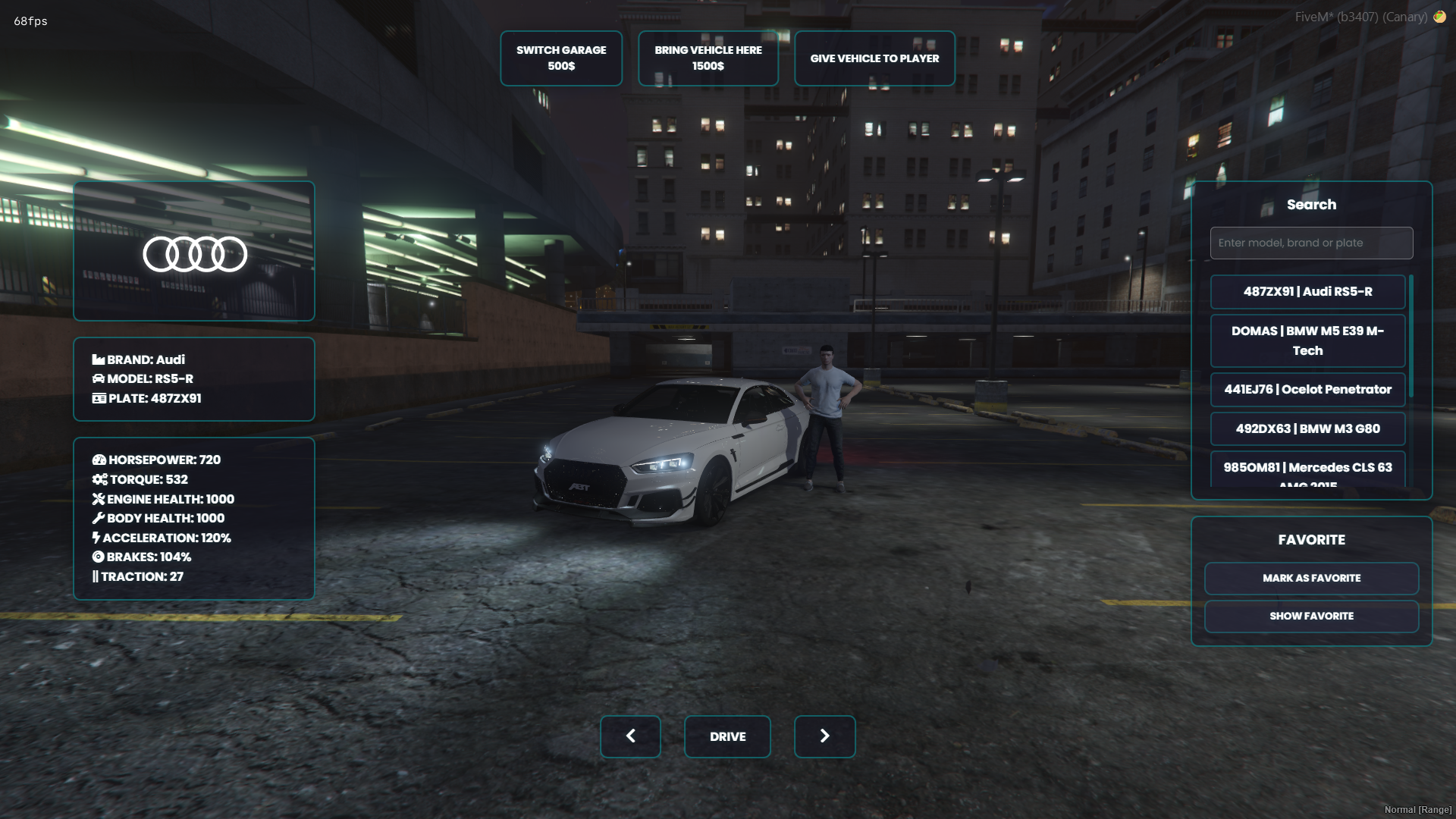Viewport: 1456px width, 819px height.
Task: Pick the DOMAS BMW M5 E39 M-Tech
Action: 1307,340
